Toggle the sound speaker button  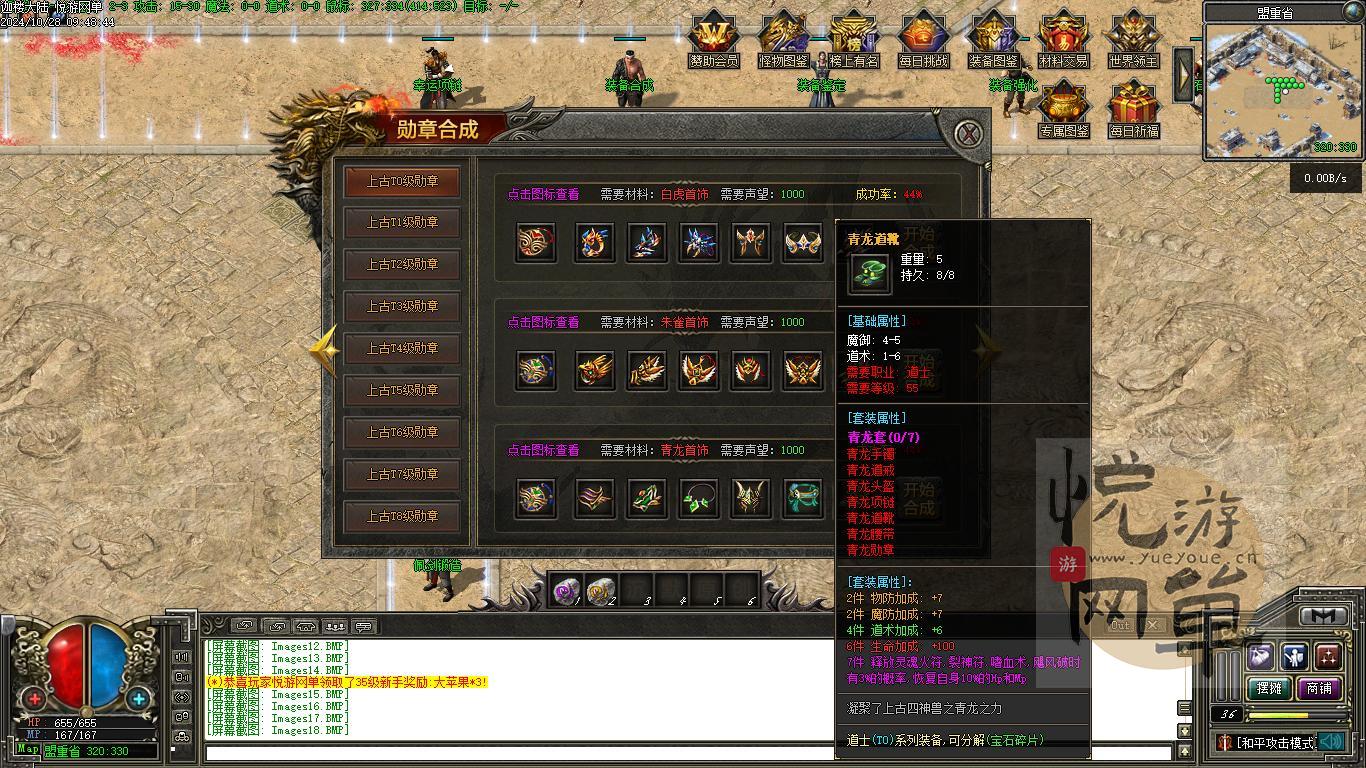[x=1330, y=742]
